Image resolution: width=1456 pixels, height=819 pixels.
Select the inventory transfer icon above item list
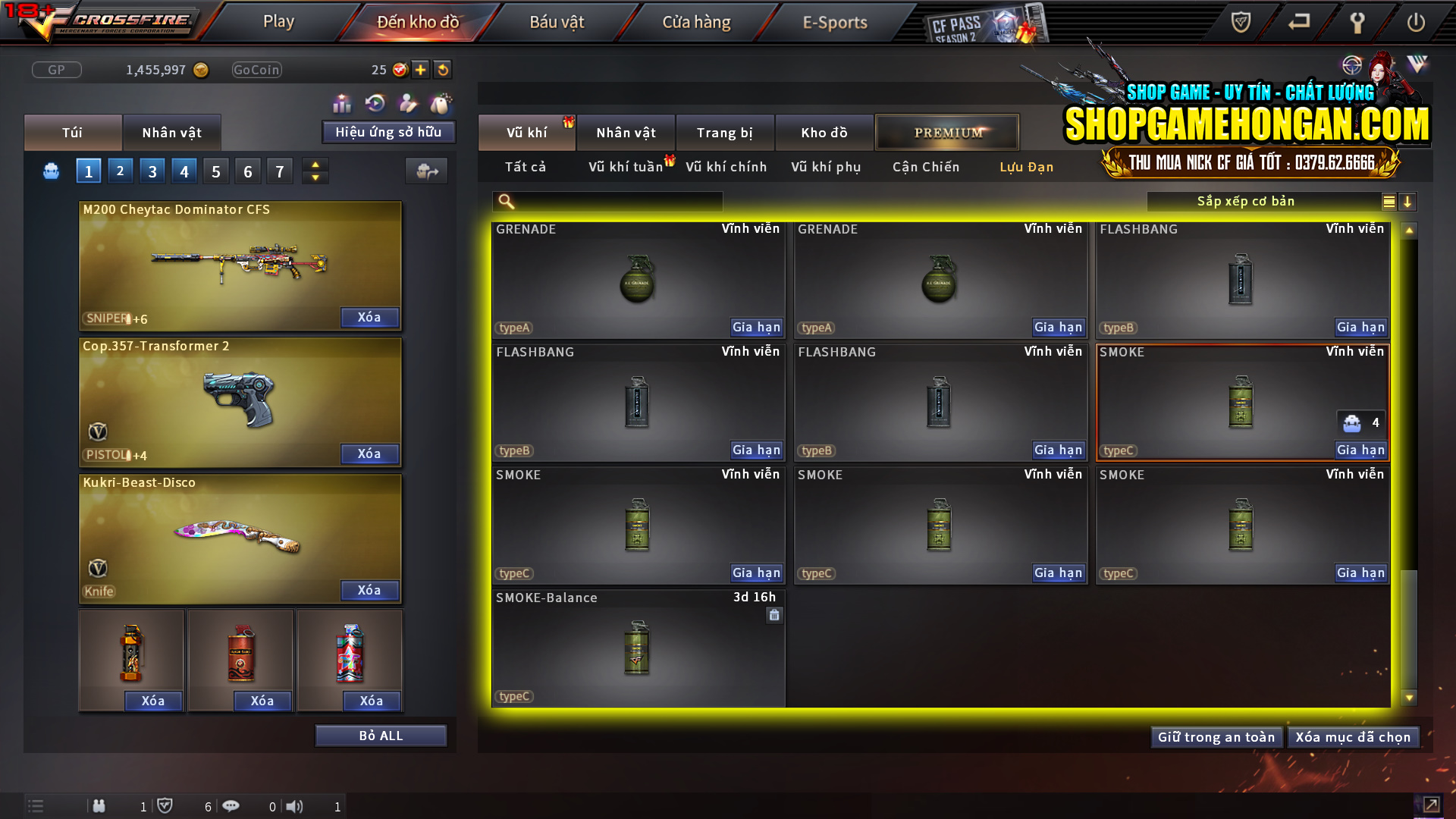426,171
